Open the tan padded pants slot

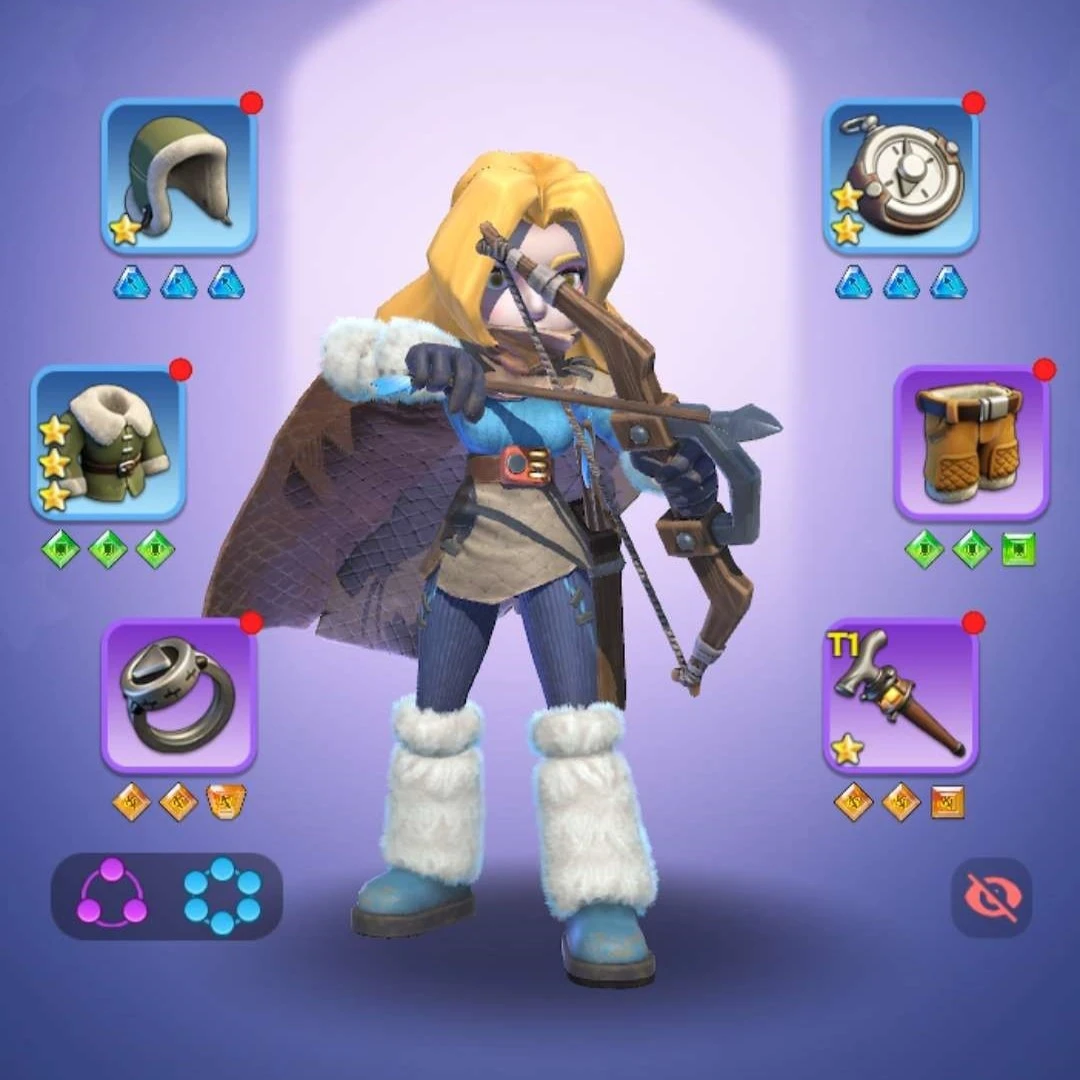[x=971, y=443]
